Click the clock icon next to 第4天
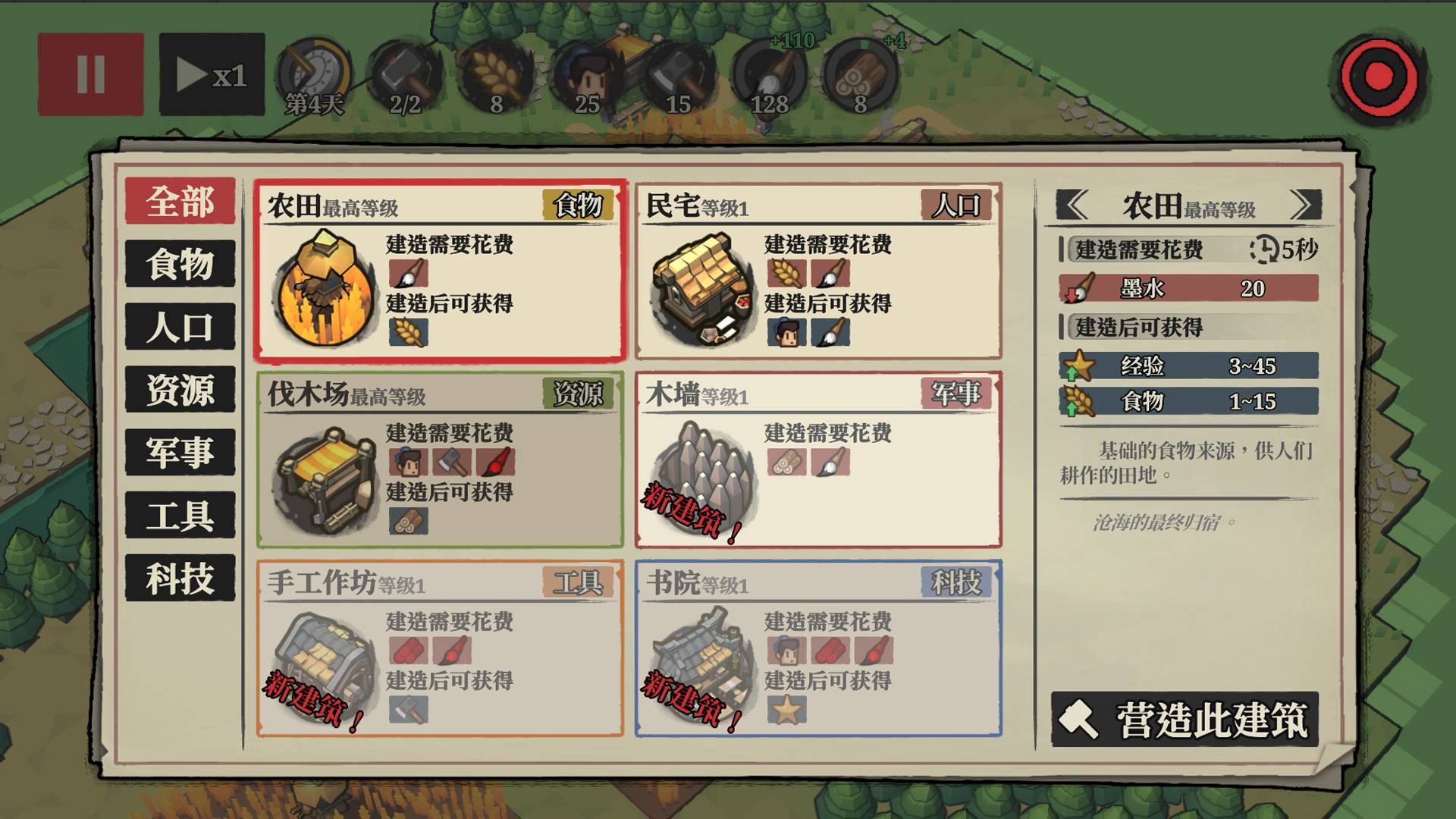This screenshot has width=1456, height=819. tap(315, 72)
